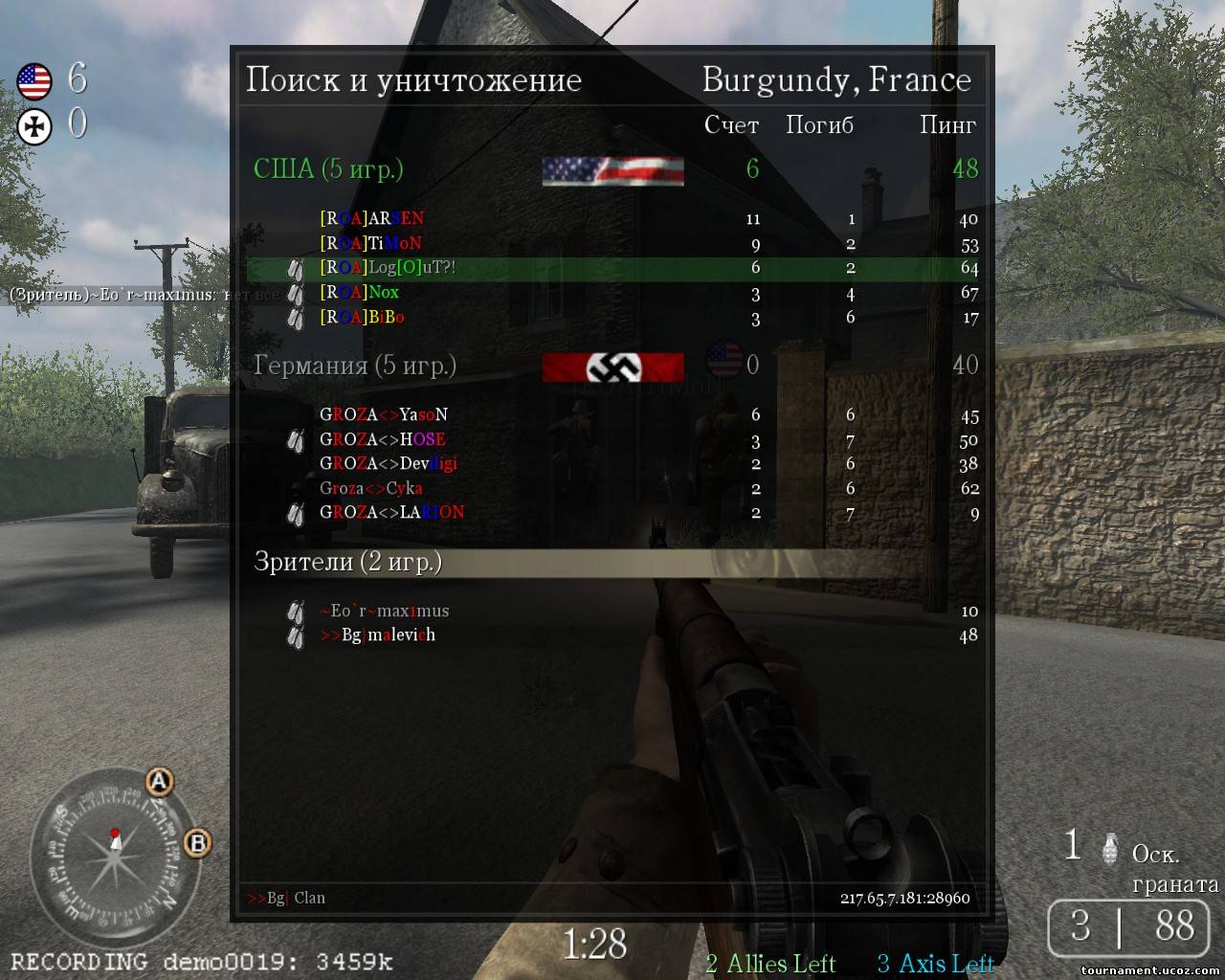Click the spectators section header
This screenshot has width=1225, height=980.
612,562
